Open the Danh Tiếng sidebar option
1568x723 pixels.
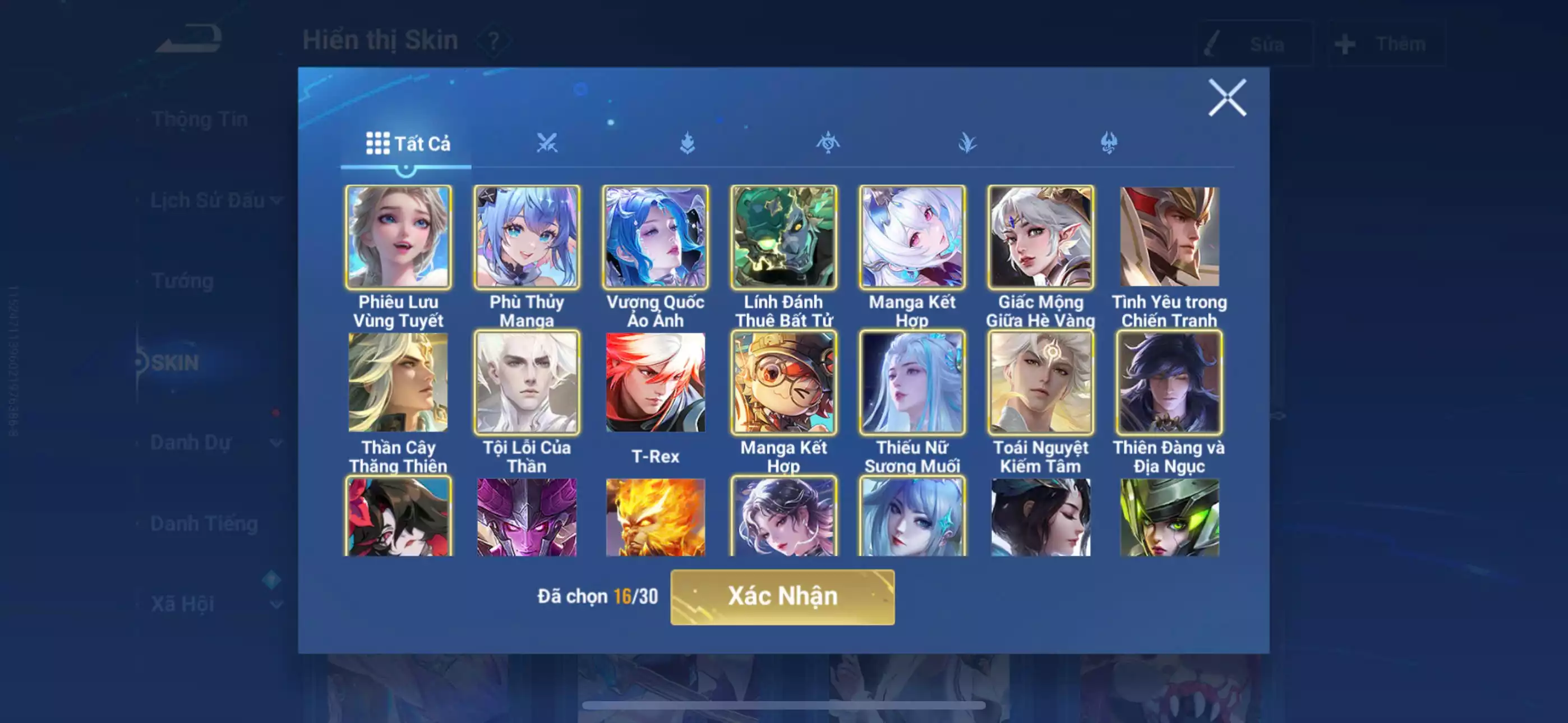204,523
